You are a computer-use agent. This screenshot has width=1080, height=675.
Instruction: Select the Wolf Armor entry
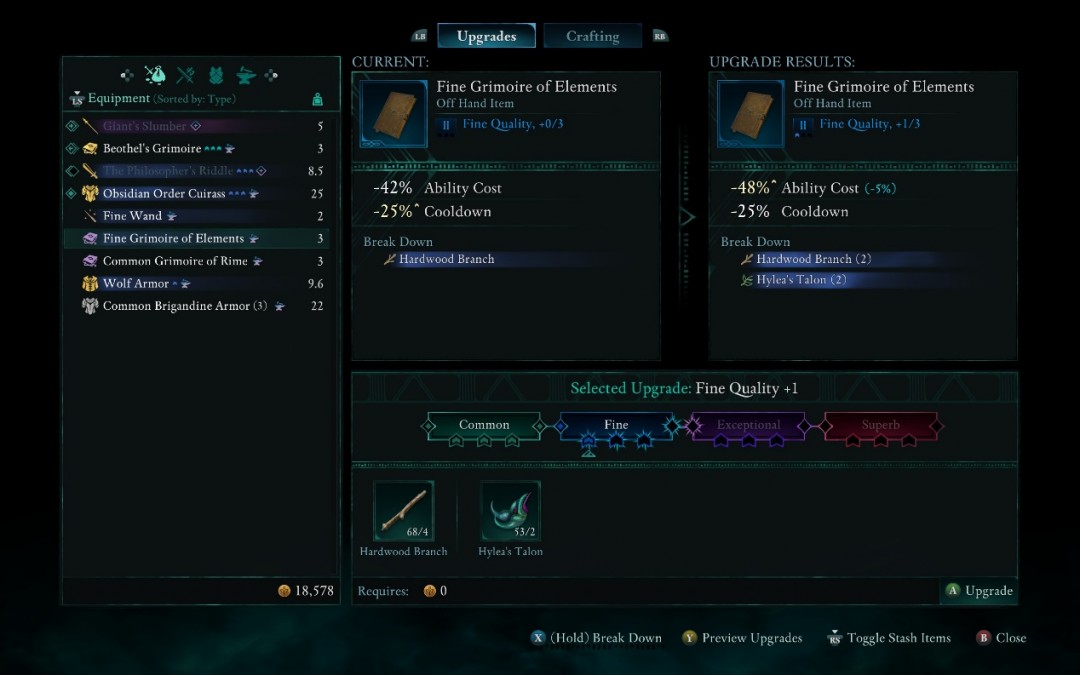[x=137, y=284]
